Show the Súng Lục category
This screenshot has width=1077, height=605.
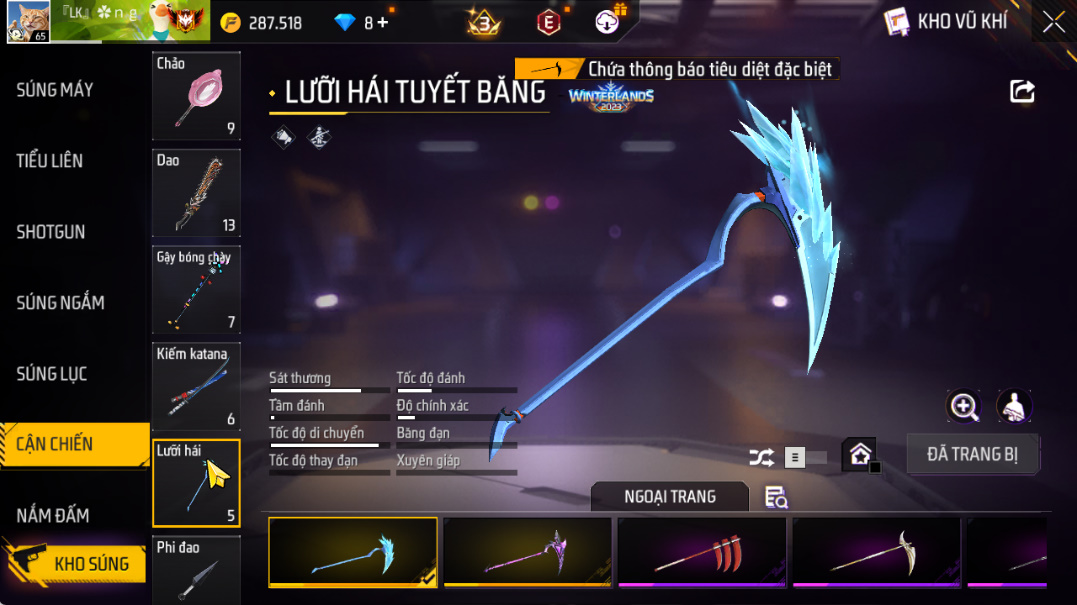click(x=52, y=374)
